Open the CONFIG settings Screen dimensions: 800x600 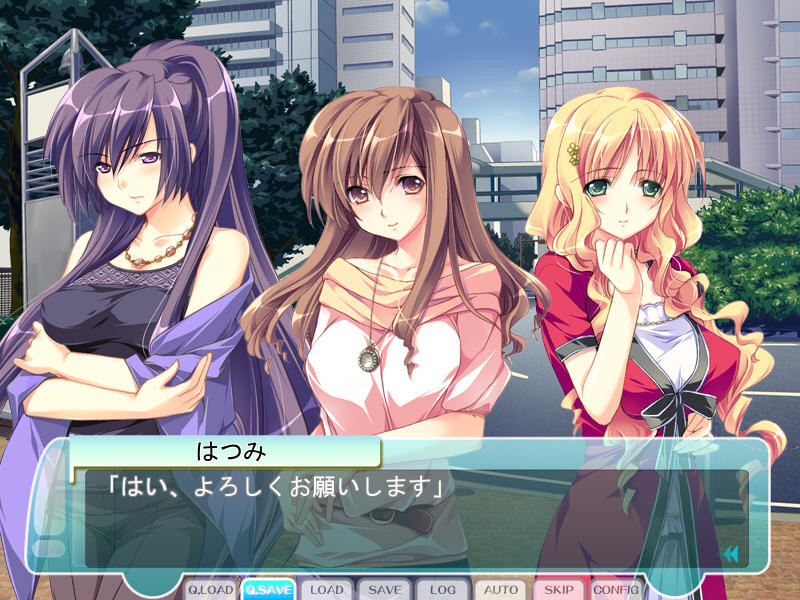pos(616,590)
